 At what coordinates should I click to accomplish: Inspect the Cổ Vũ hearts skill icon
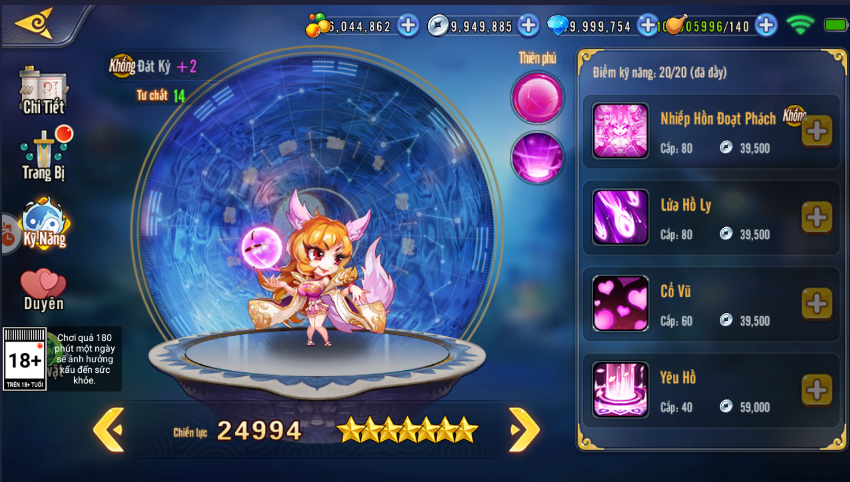620,303
